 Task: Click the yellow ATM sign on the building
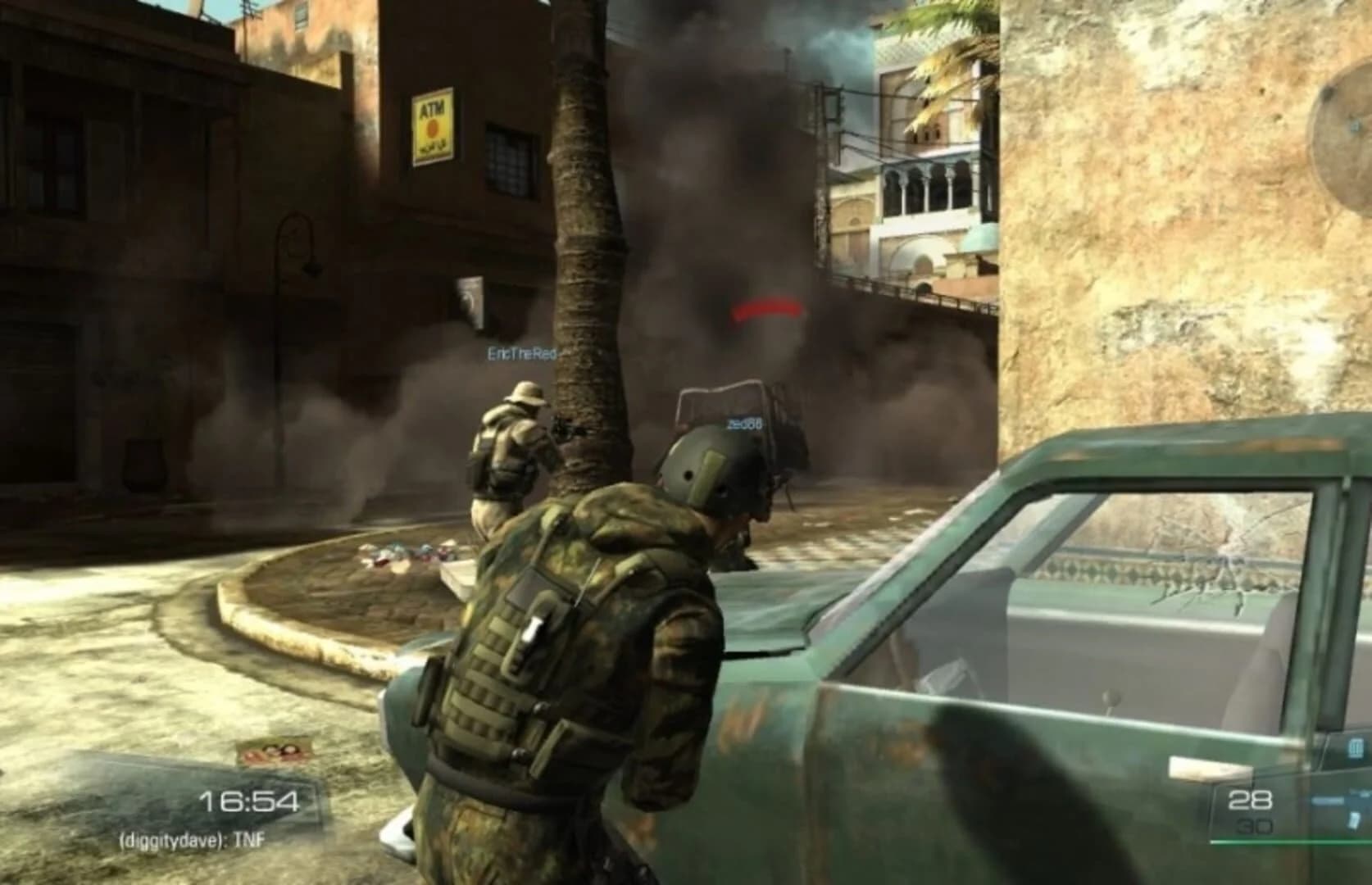point(433,120)
